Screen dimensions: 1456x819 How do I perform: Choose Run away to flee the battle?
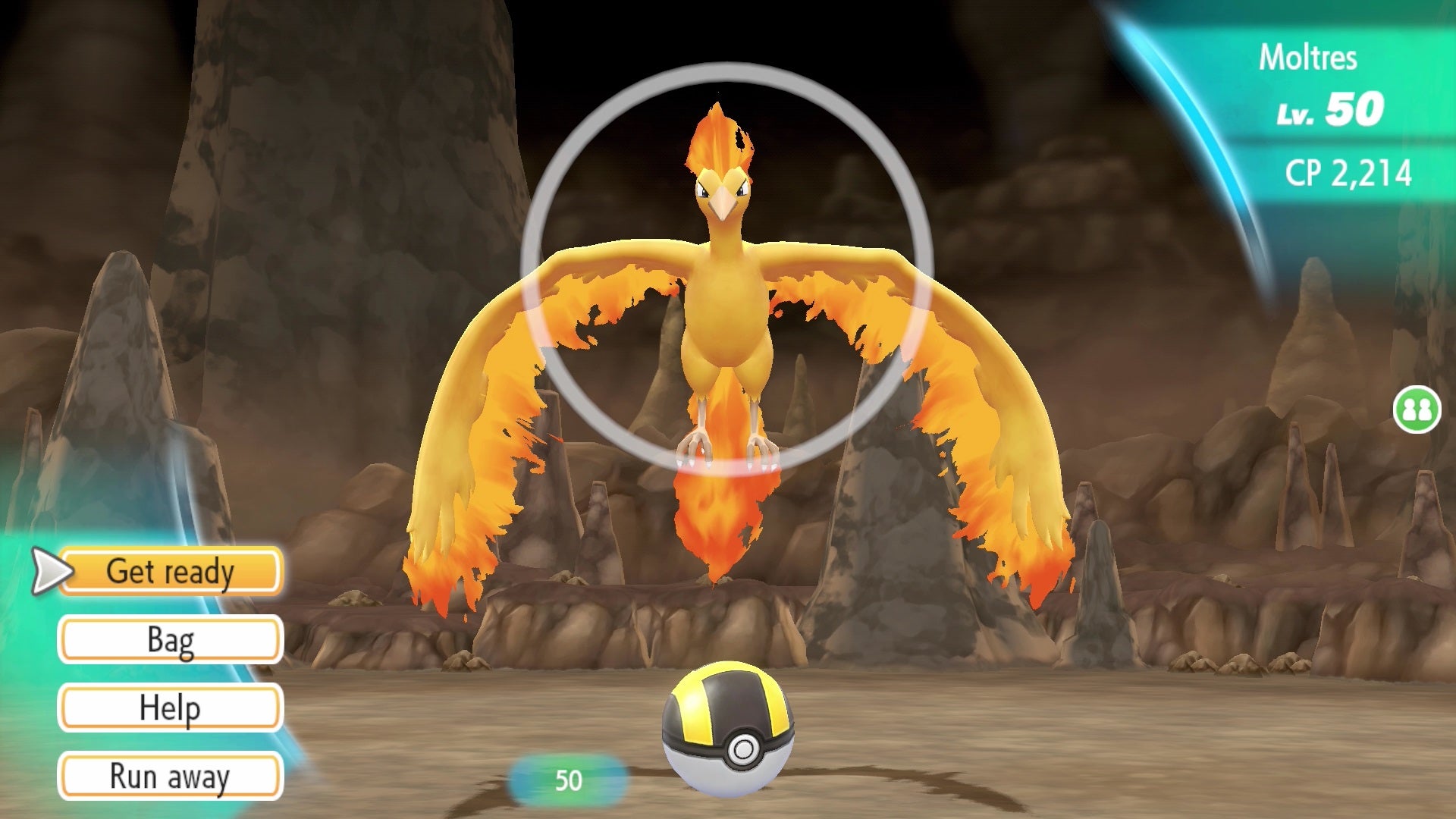point(171,777)
